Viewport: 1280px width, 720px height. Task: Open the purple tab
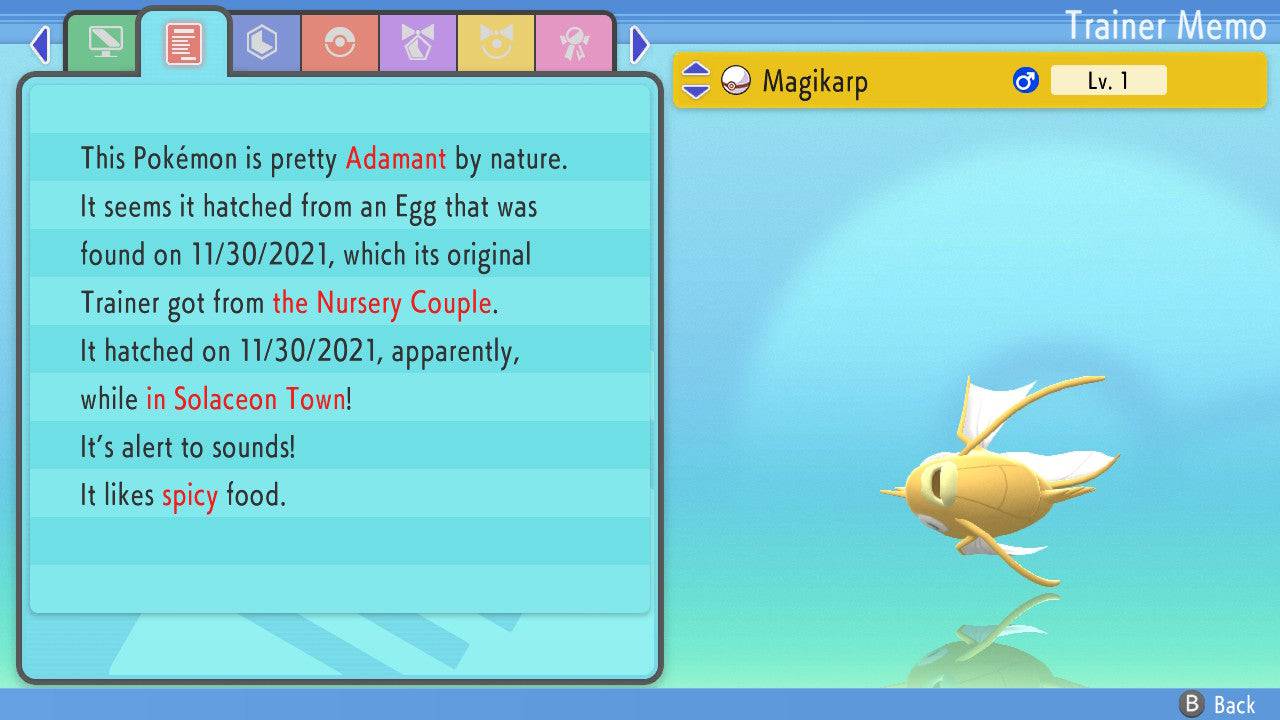coord(418,43)
